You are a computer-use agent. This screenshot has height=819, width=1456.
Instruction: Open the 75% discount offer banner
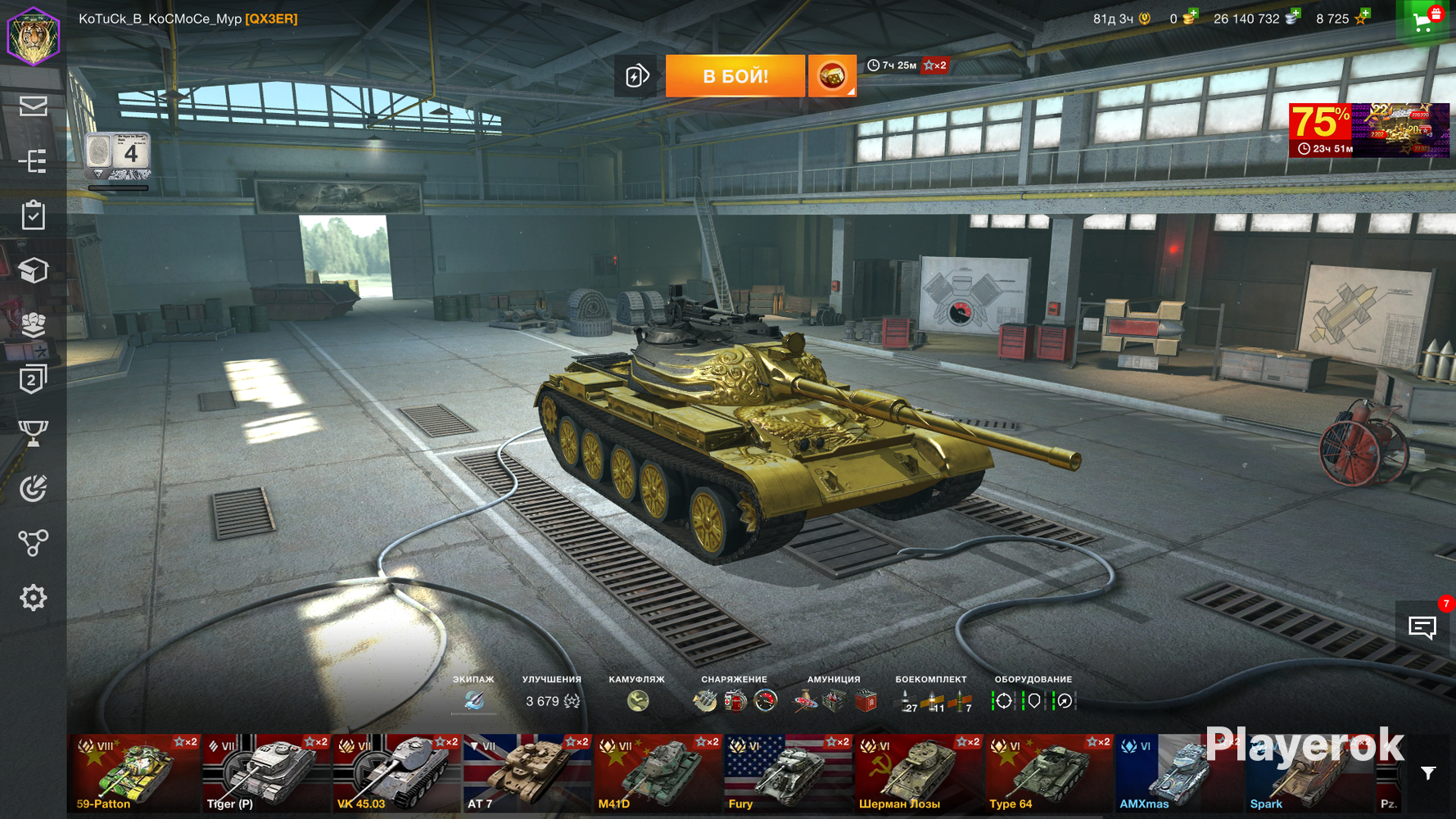click(x=1368, y=129)
